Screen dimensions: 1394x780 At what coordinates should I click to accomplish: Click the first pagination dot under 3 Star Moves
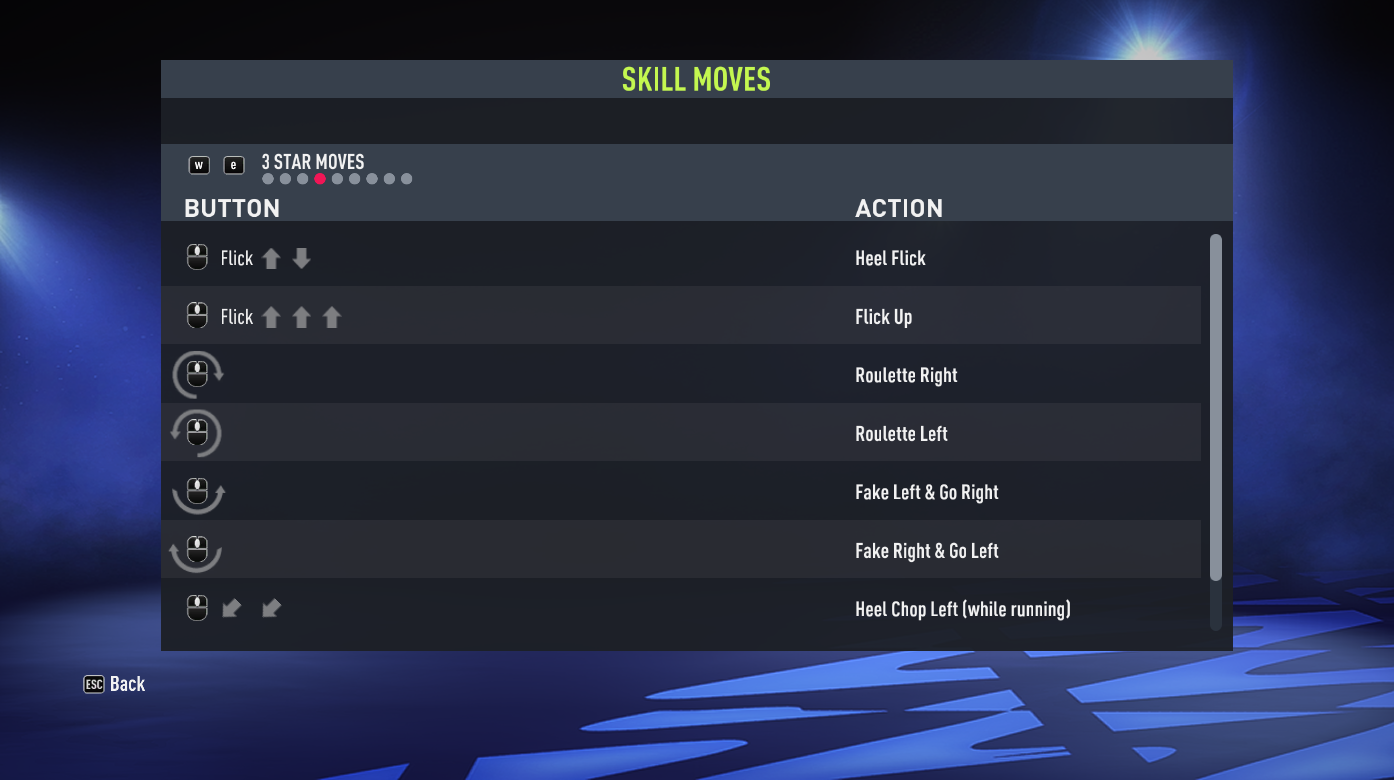(x=267, y=178)
